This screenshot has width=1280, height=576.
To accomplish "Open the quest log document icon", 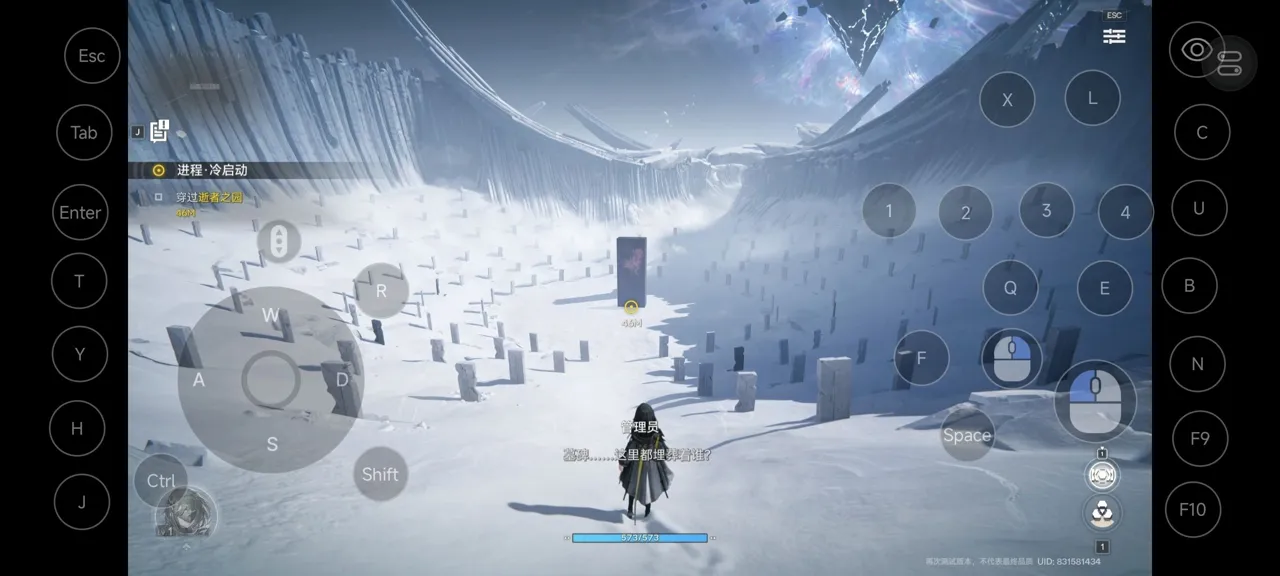I will [x=159, y=131].
